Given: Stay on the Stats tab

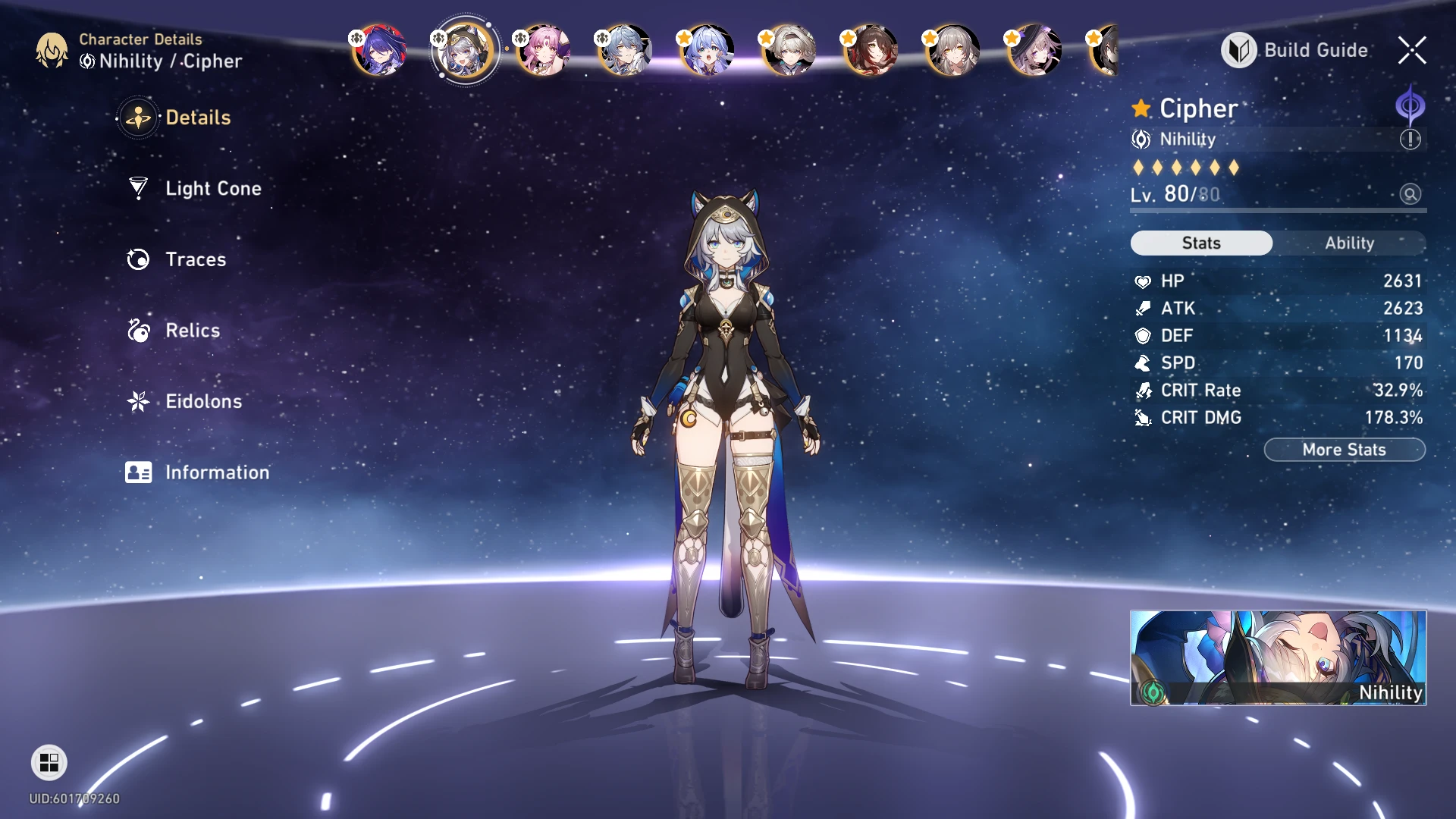Looking at the screenshot, I should tap(1201, 243).
